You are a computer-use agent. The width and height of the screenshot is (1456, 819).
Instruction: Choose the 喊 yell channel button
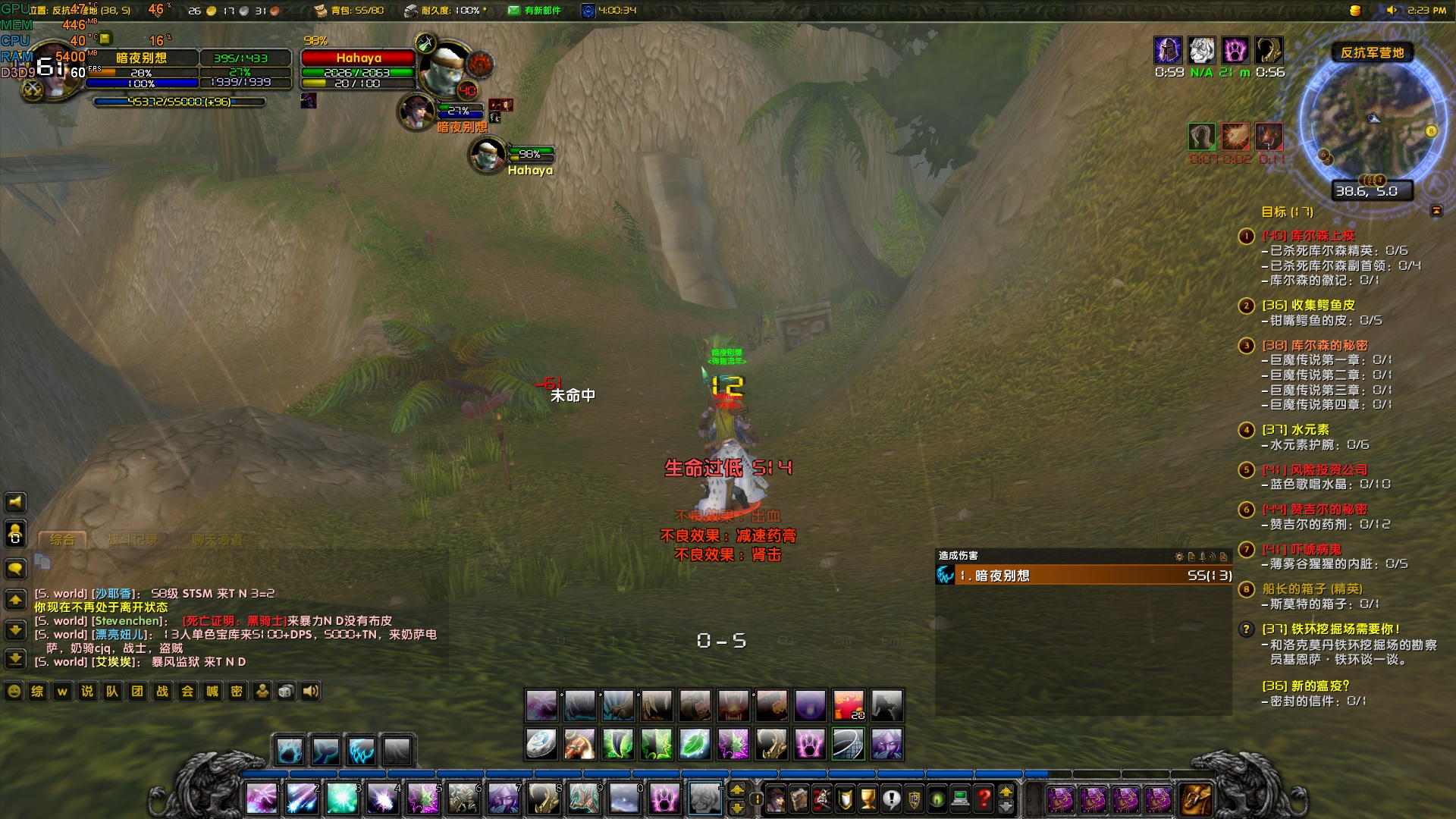click(212, 691)
